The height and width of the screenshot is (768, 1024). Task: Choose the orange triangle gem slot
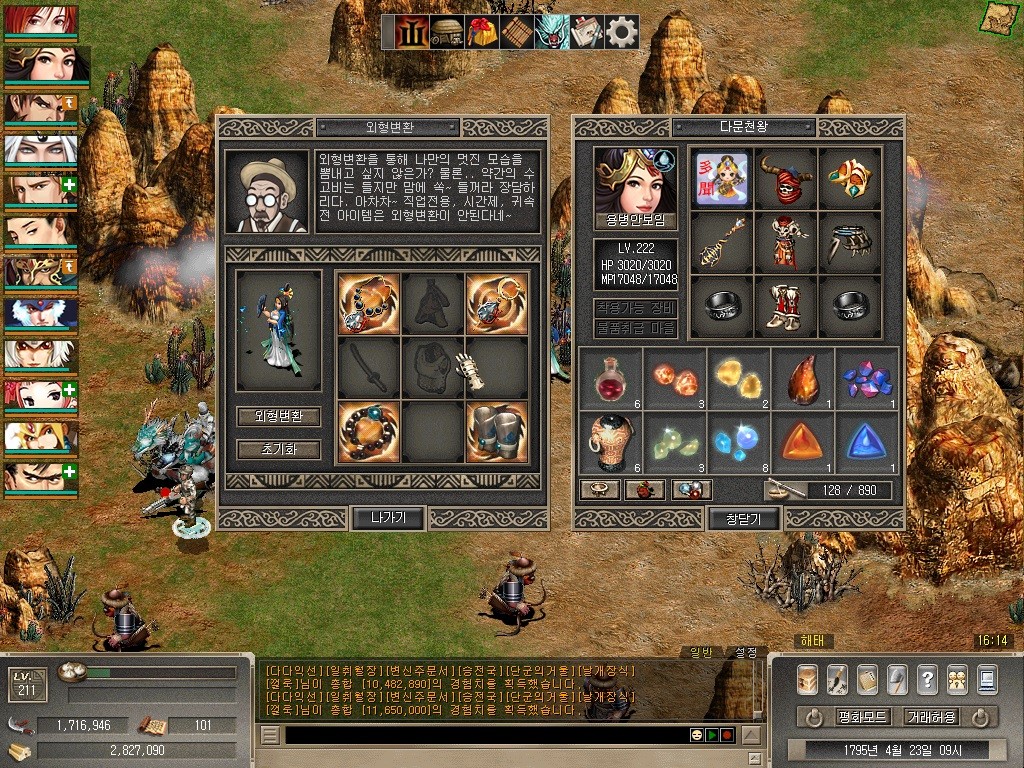pos(802,442)
